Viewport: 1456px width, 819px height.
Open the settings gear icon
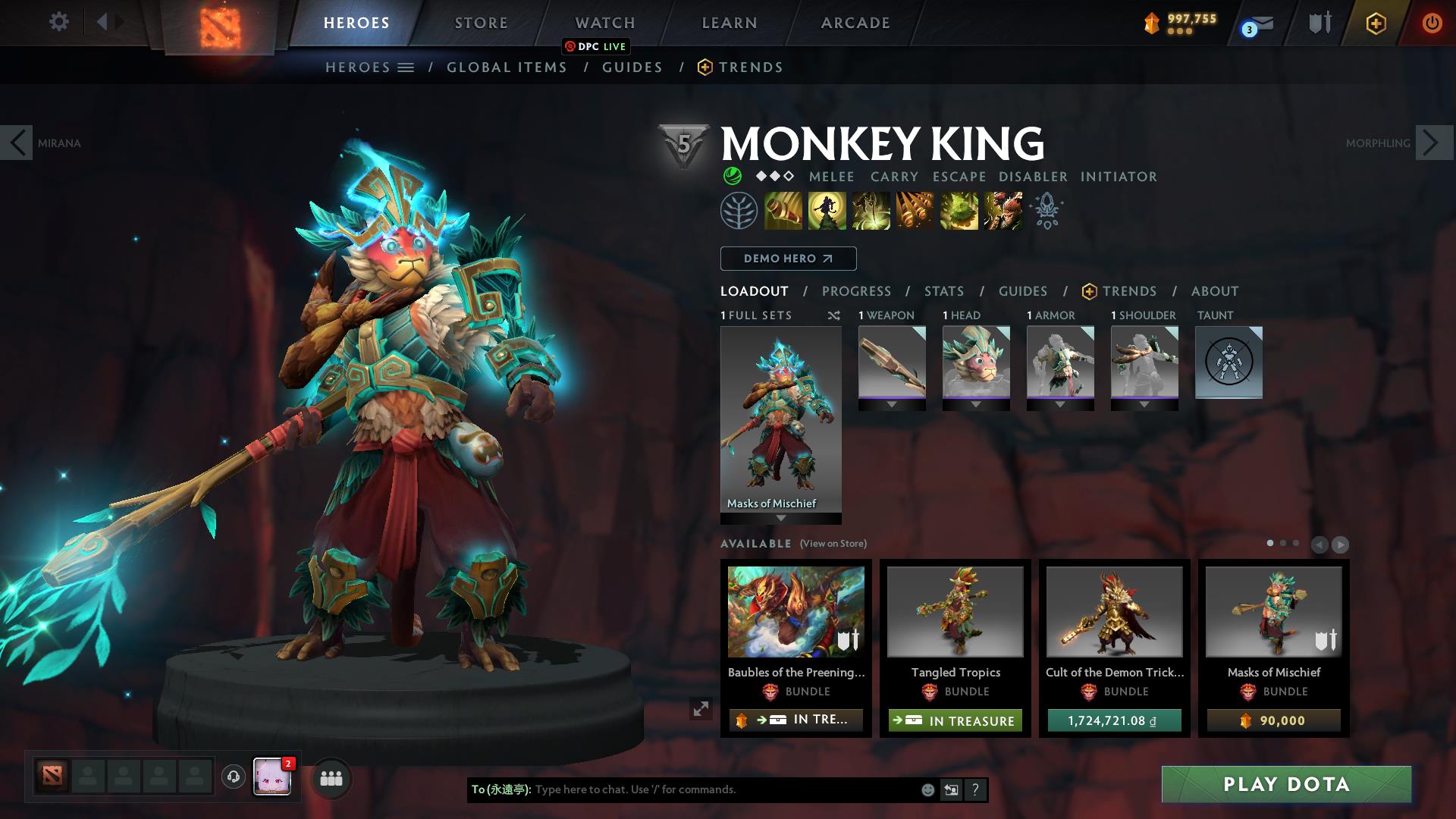(58, 22)
